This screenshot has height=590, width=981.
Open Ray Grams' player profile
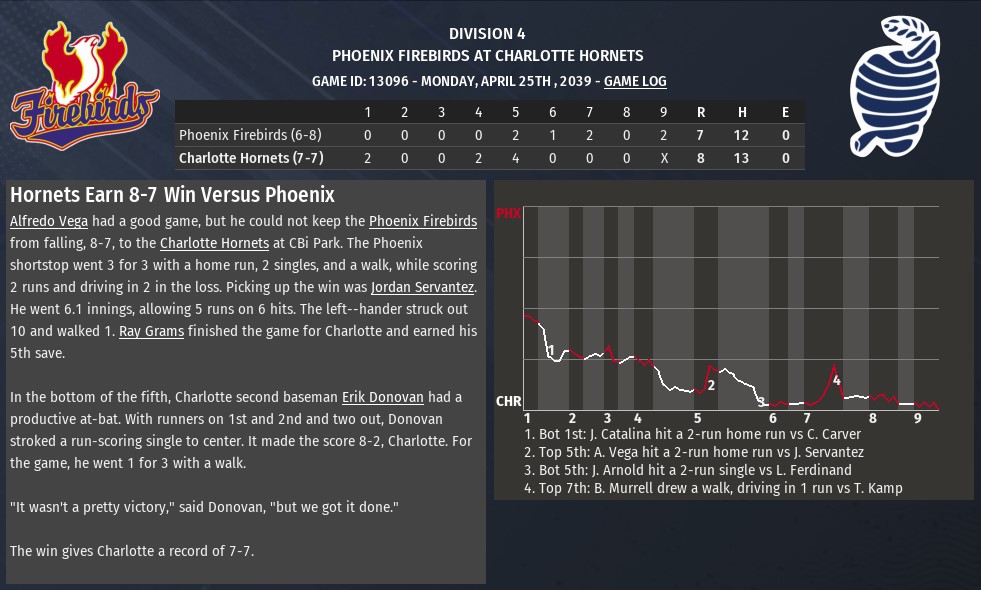coord(151,331)
